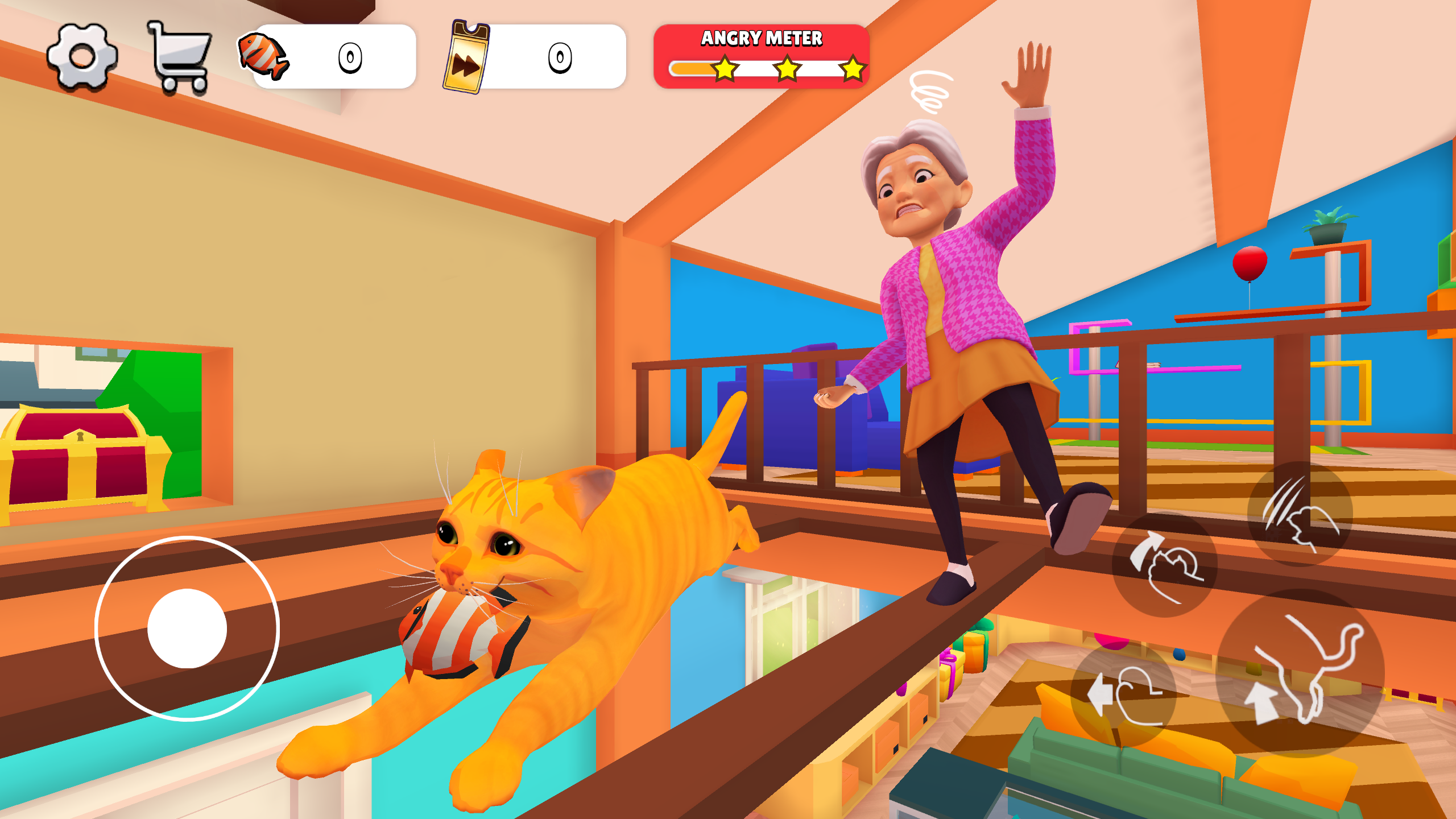Image resolution: width=1456 pixels, height=819 pixels.
Task: Tap the middle star on the Angry Meter
Action: [x=787, y=69]
